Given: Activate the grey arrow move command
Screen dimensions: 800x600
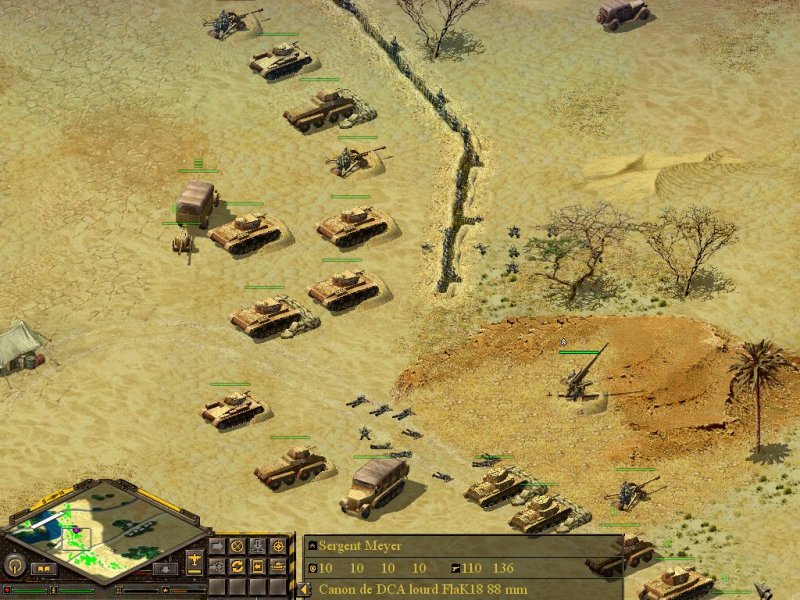Looking at the screenshot, I should 217,547.
